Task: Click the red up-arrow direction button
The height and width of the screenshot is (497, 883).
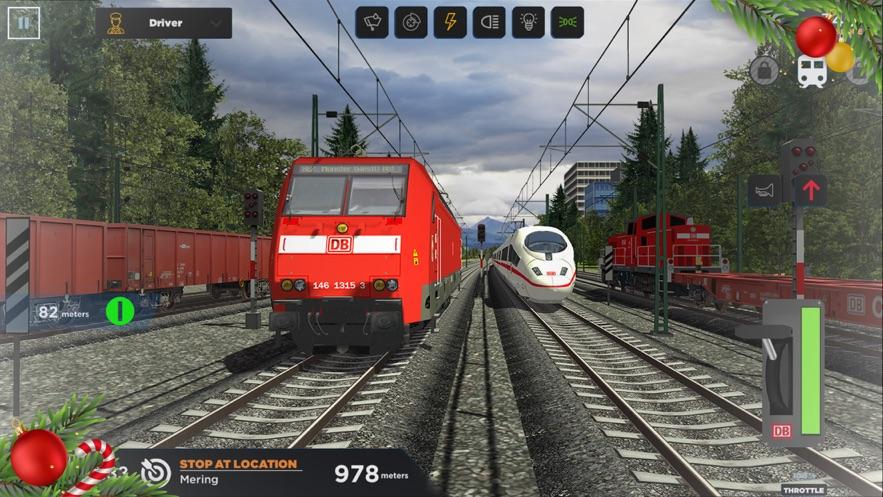Action: 810,190
